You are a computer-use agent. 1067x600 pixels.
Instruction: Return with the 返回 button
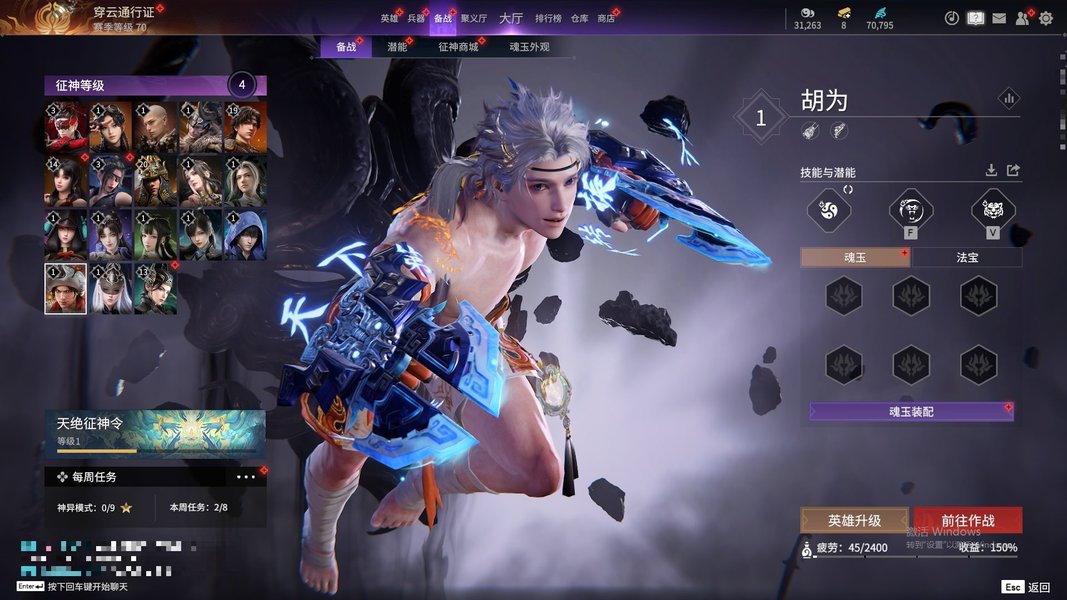tap(1028, 587)
